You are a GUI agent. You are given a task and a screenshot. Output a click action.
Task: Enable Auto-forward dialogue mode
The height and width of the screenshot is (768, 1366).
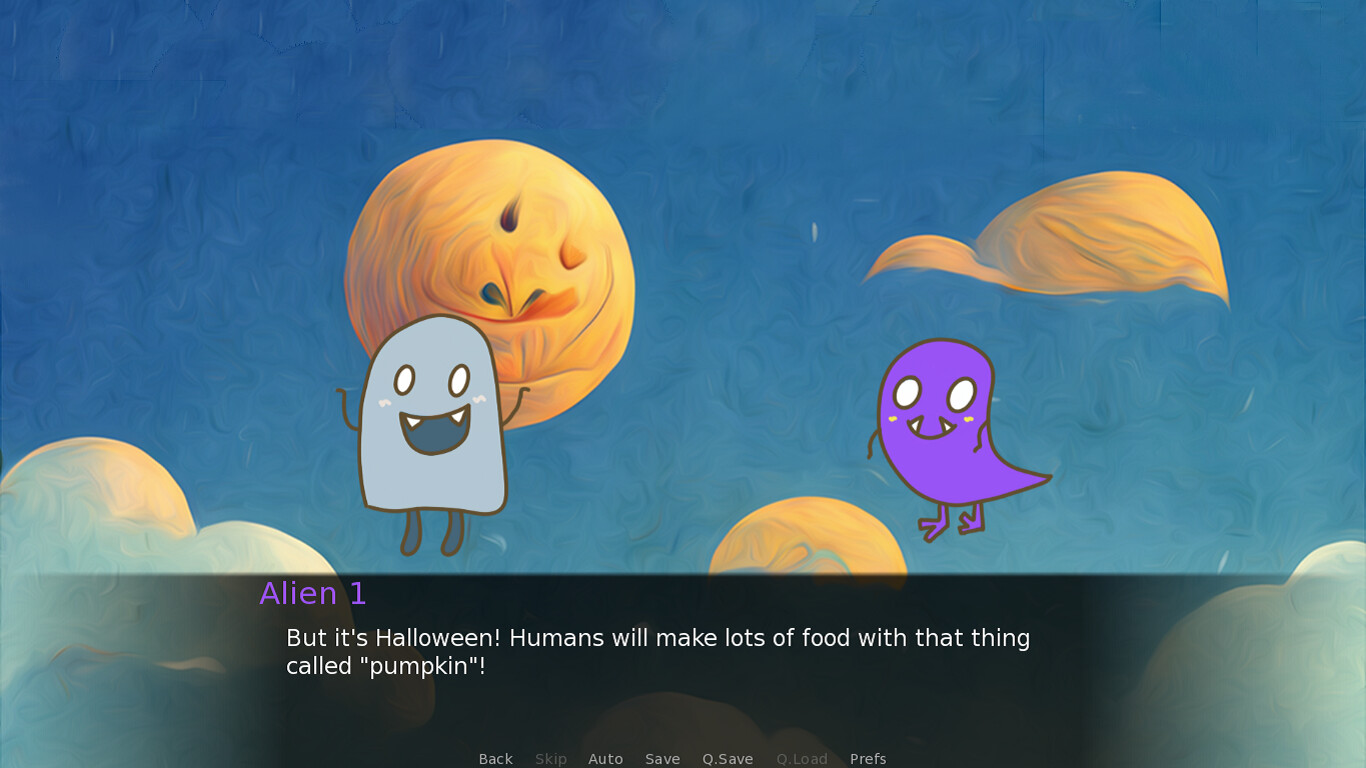606,759
